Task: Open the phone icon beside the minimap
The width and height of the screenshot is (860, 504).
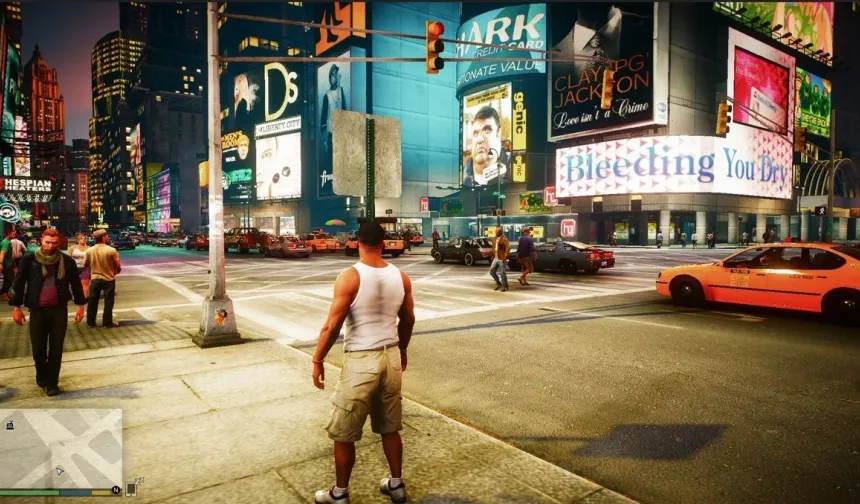Action: pyautogui.click(x=131, y=487)
